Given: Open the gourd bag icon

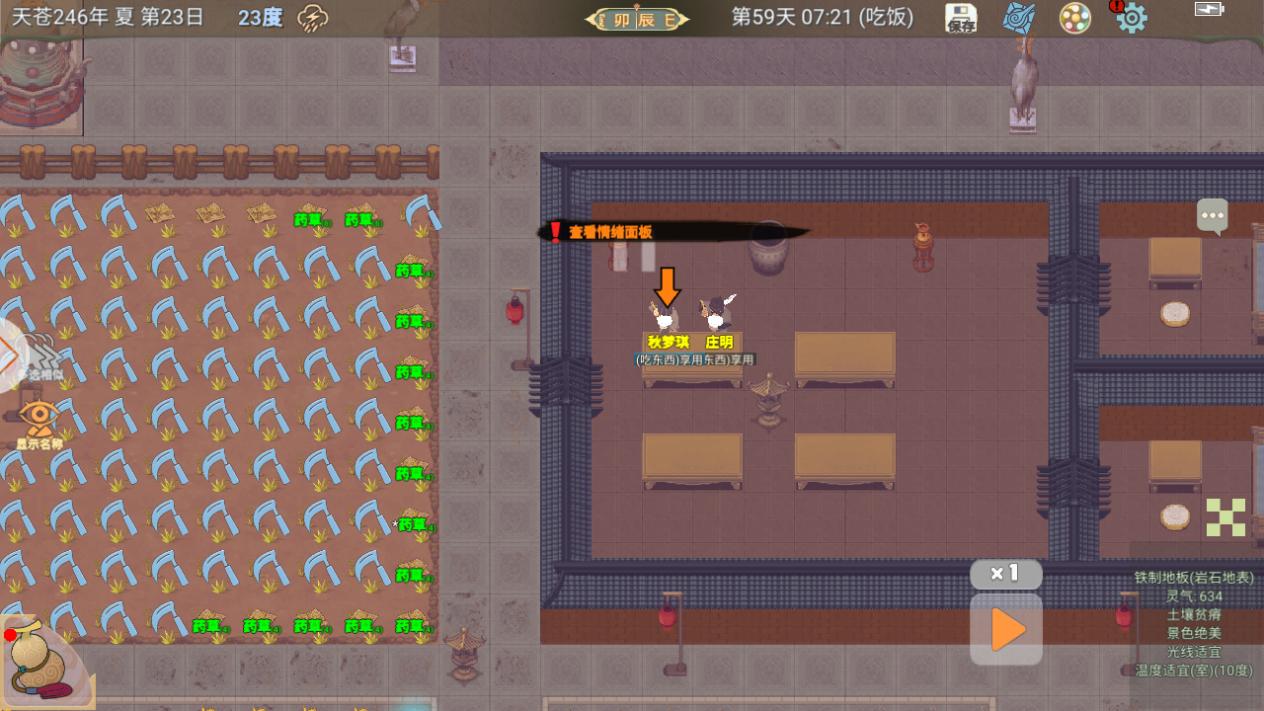Looking at the screenshot, I should pos(40,660).
